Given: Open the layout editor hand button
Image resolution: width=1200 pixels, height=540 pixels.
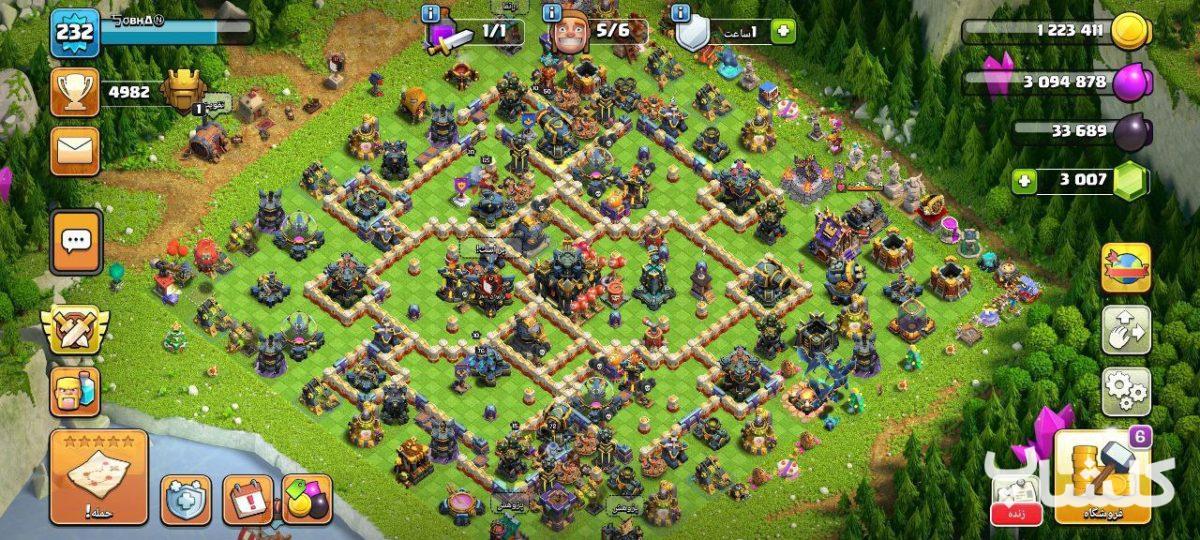Looking at the screenshot, I should [1126, 330].
